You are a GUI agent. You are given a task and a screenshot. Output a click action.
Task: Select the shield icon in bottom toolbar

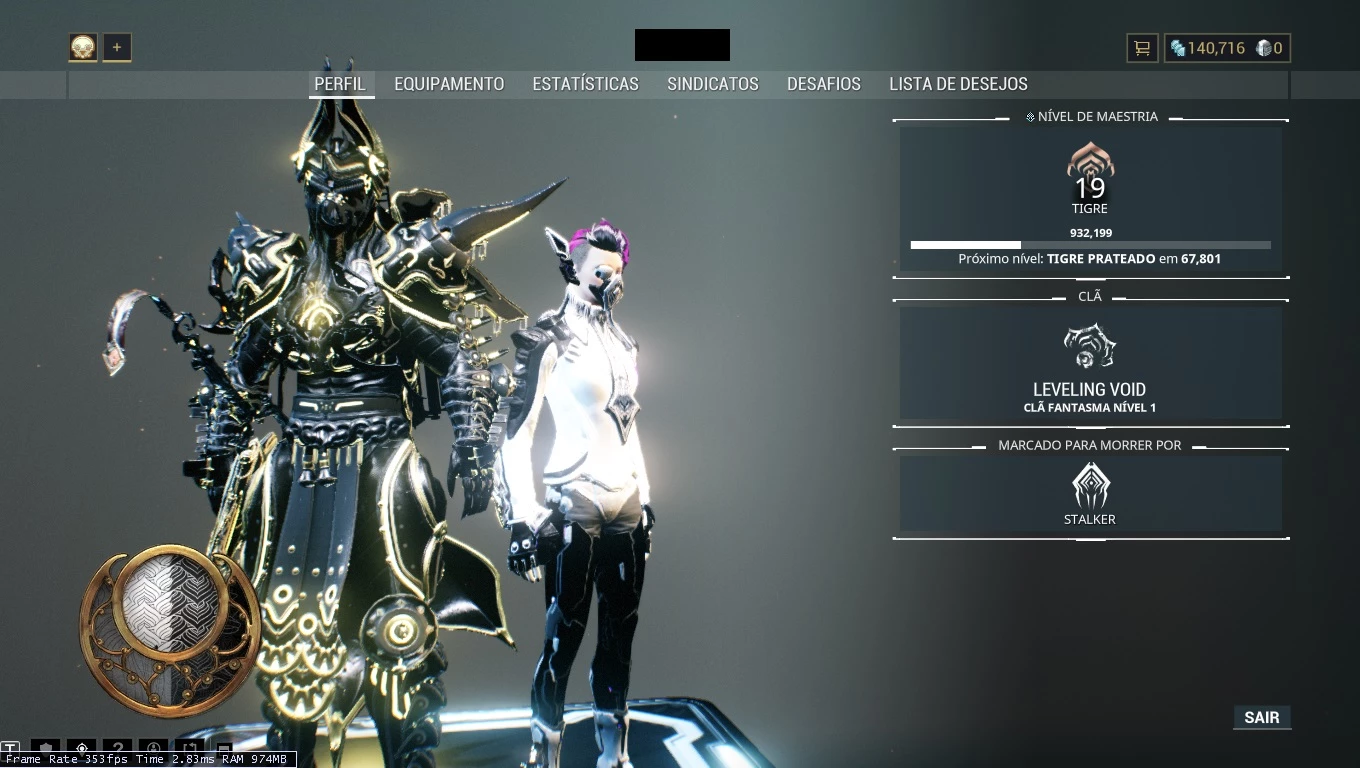(x=45, y=749)
